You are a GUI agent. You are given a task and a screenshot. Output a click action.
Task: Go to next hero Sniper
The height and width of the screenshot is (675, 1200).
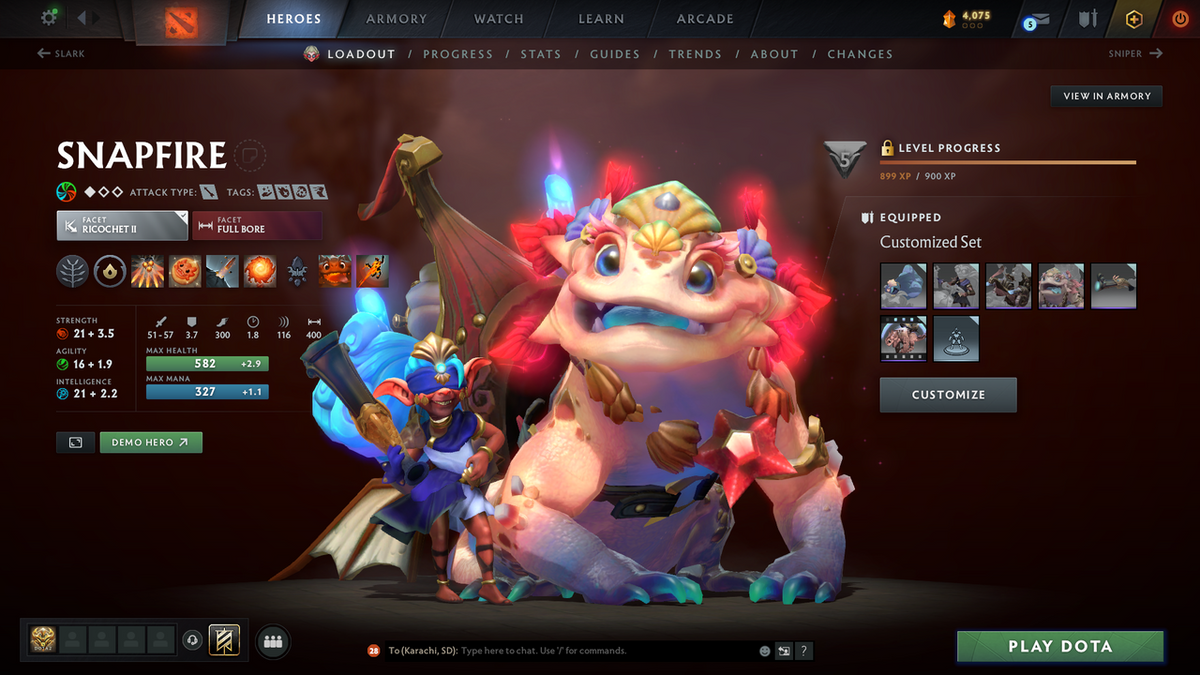[1135, 54]
